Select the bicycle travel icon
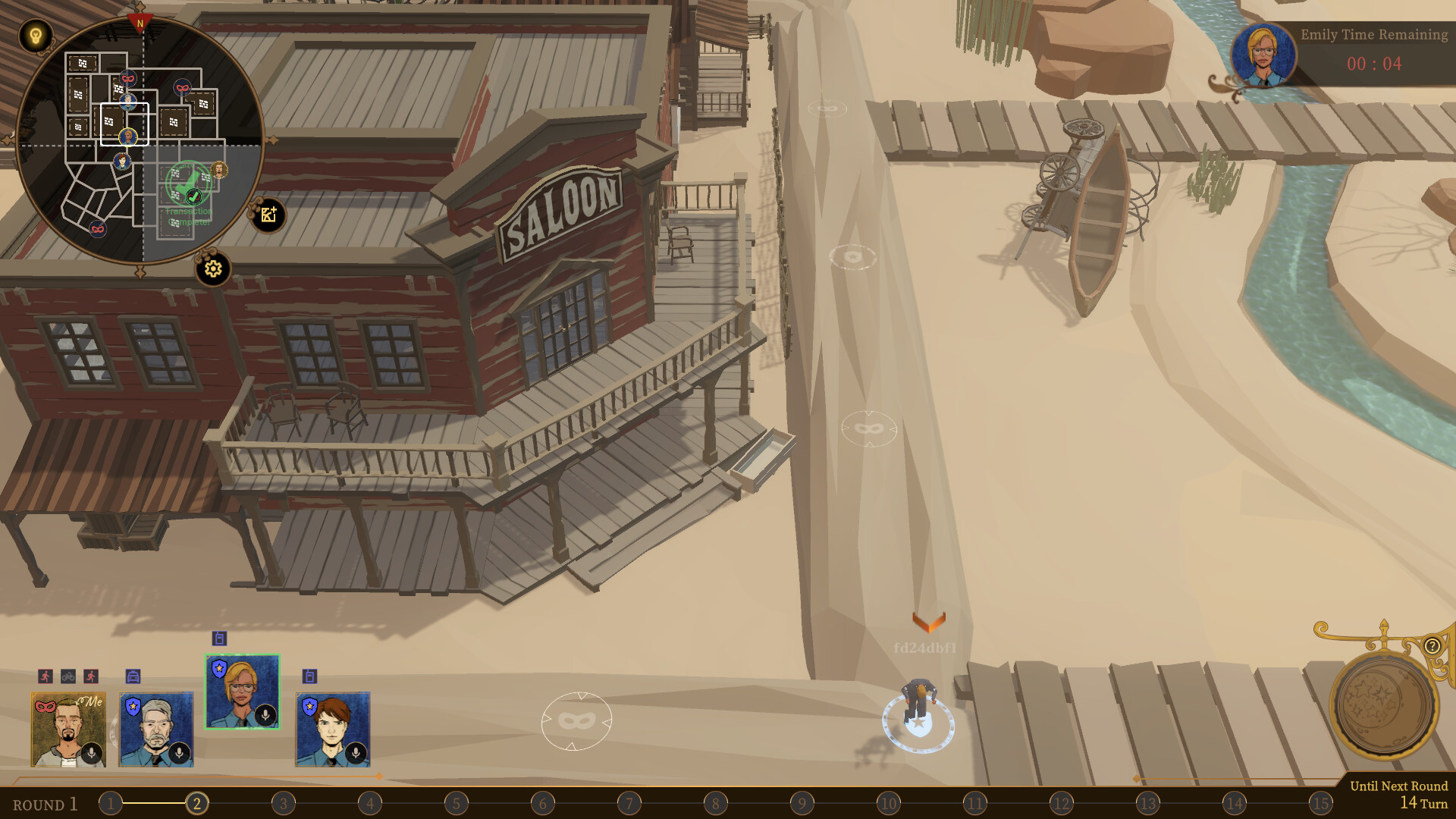This screenshot has height=819, width=1456. (x=67, y=676)
